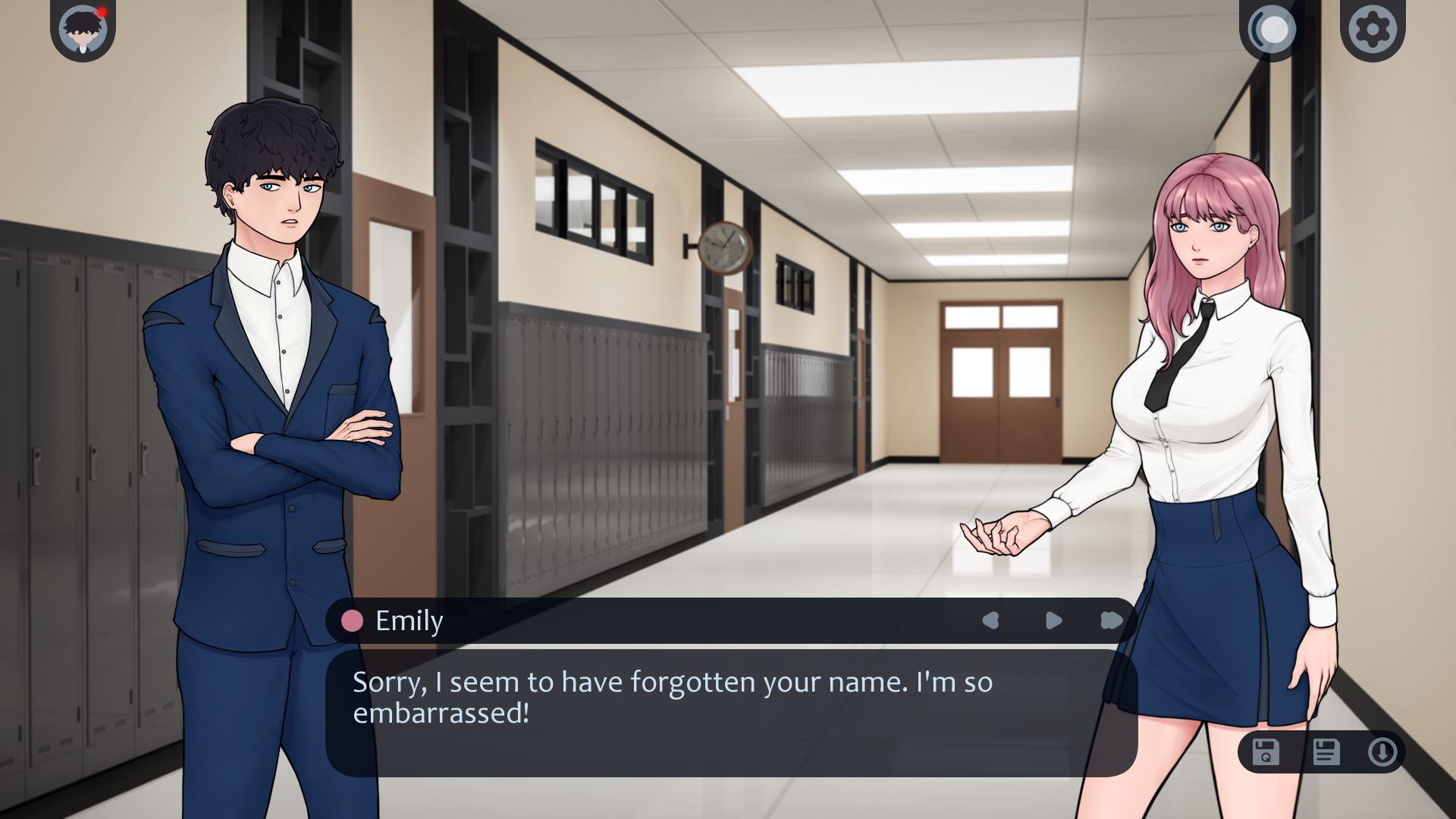The image size is (1456, 819).
Task: Open the settings gear menu
Action: (x=1373, y=30)
